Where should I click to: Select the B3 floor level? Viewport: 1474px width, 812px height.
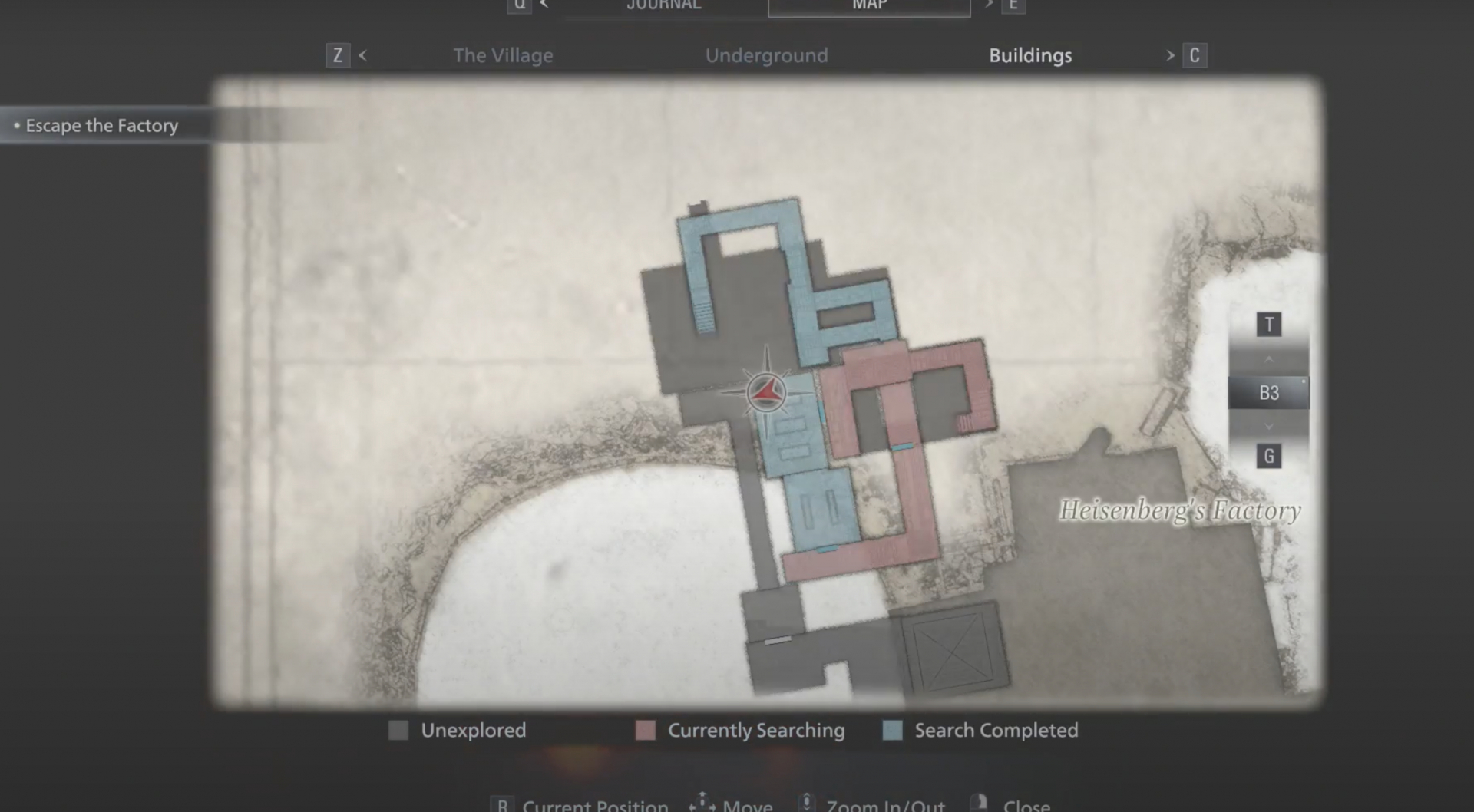pyautogui.click(x=1268, y=393)
